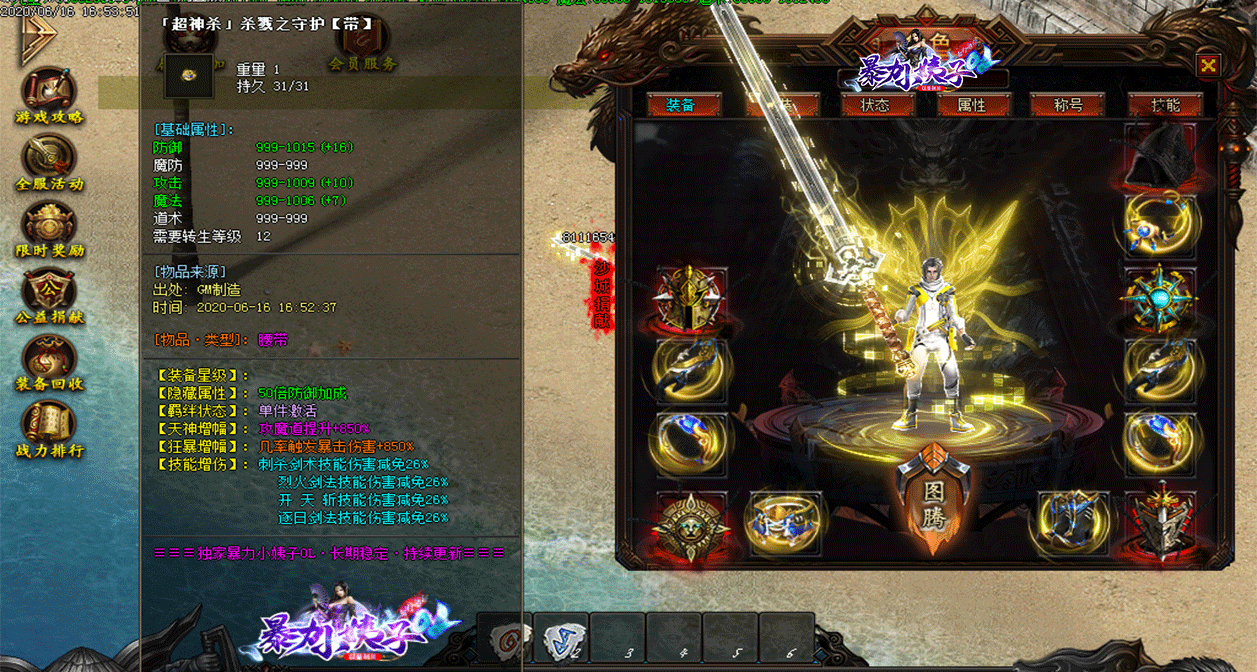The height and width of the screenshot is (672, 1257).
Task: Select the boots equipment slot
Action: [1072, 524]
